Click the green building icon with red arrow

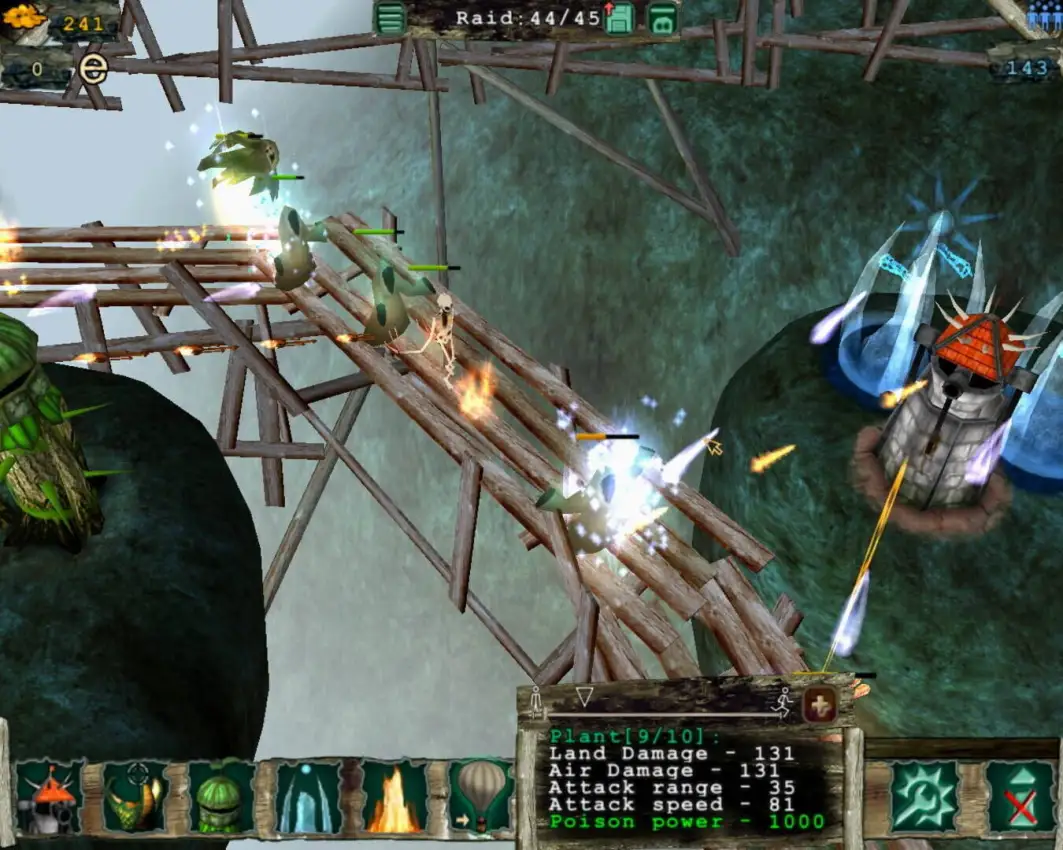619,17
